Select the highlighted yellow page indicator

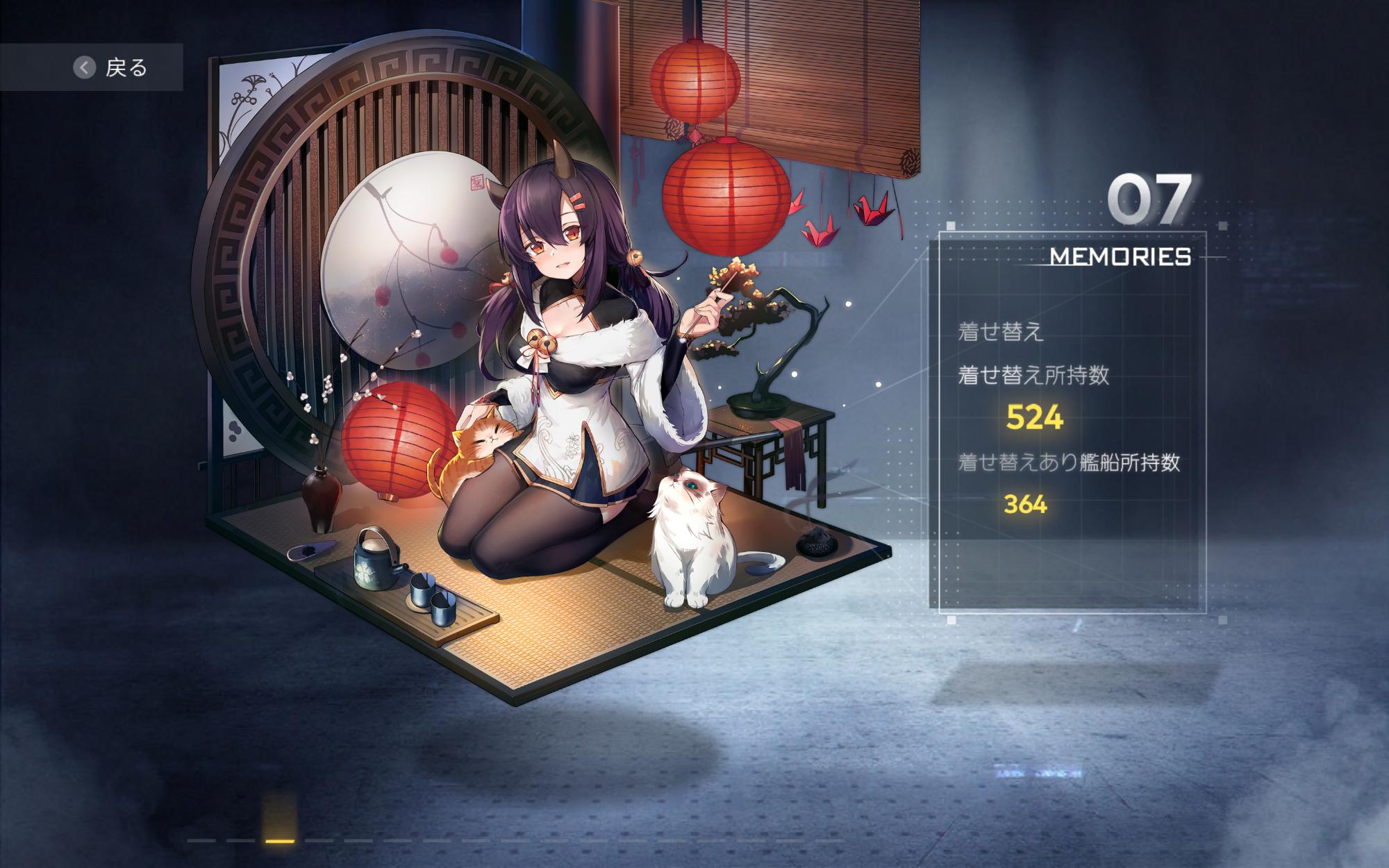click(x=280, y=840)
